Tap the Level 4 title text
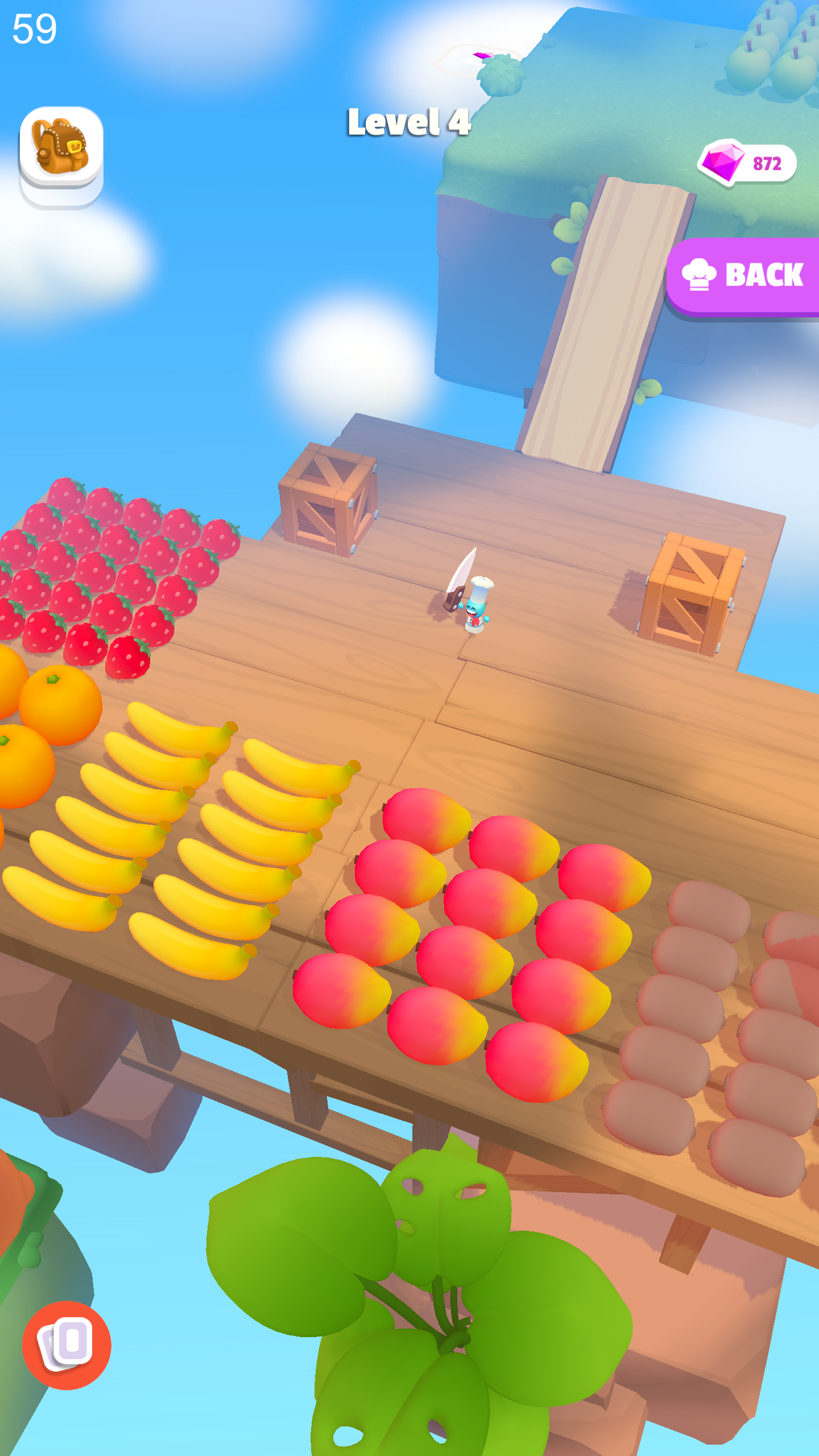This screenshot has height=1456, width=819. pyautogui.click(x=409, y=122)
